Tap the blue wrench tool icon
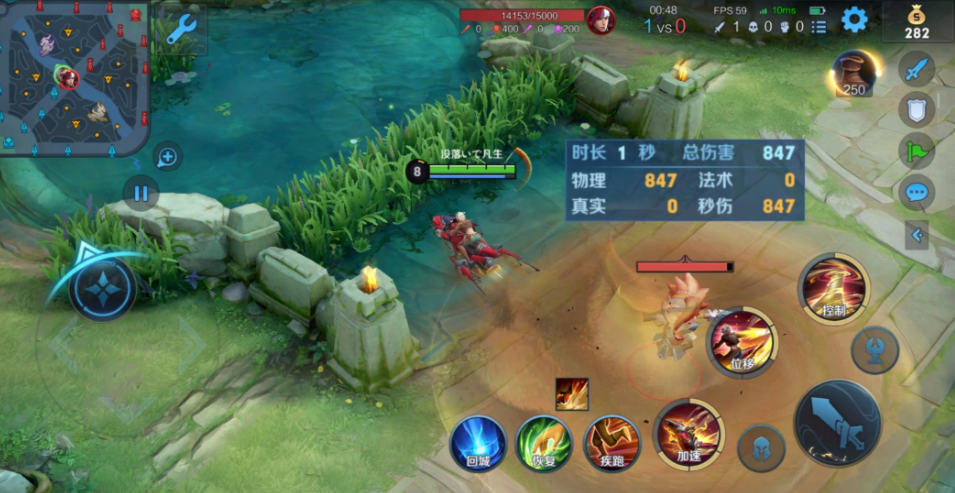955x493 pixels. point(181,31)
